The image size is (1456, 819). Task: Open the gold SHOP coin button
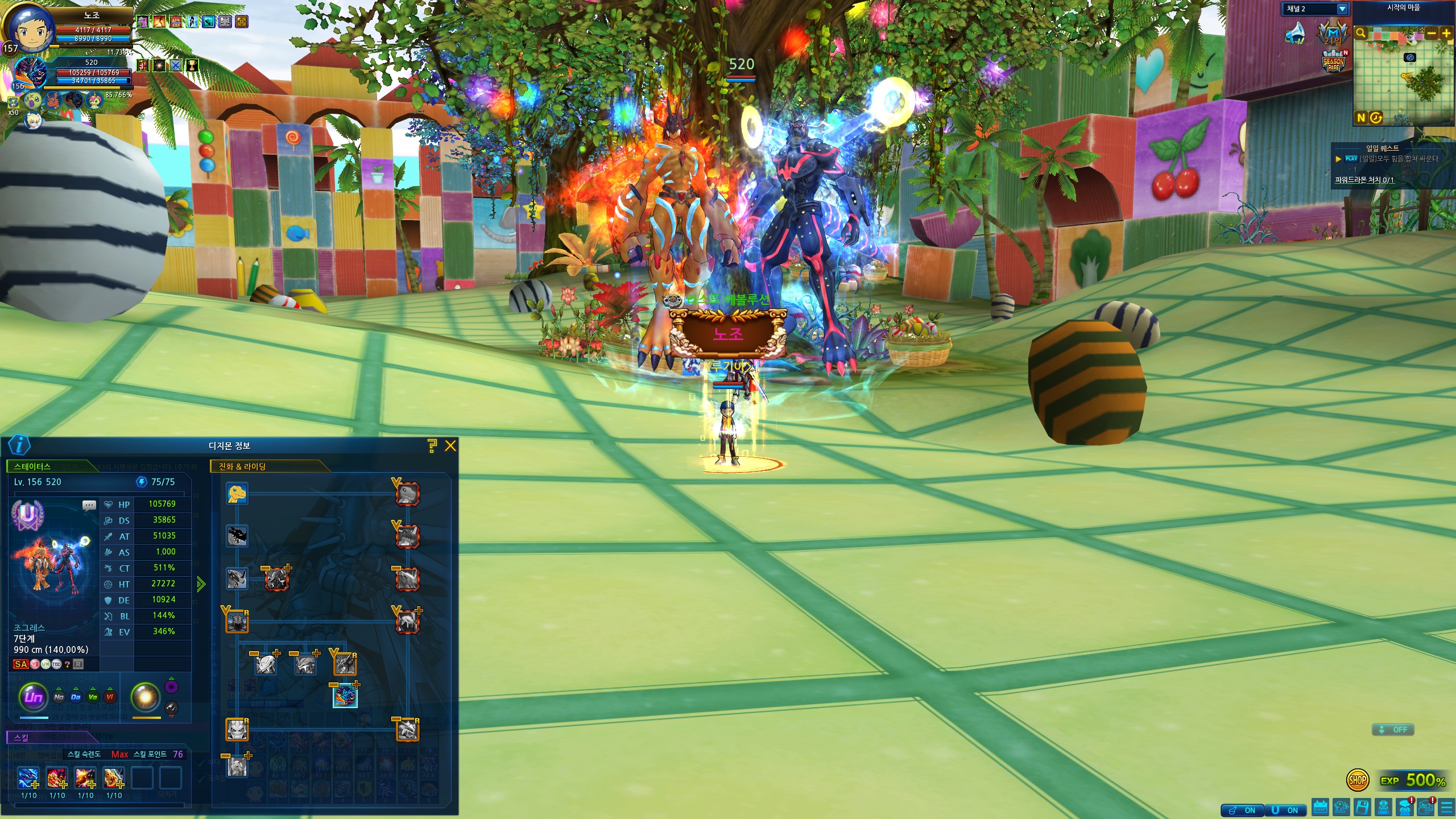(1357, 780)
